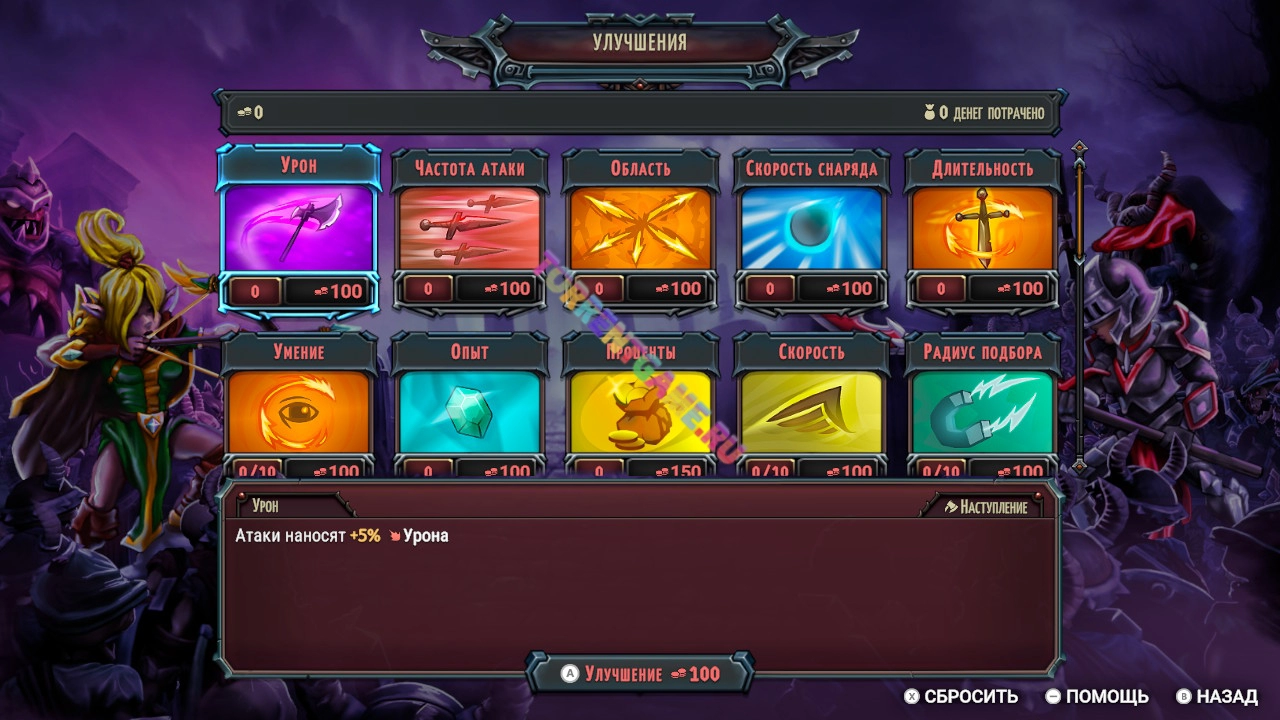1280x720 pixels.
Task: Select the Опыт experience gem upgrade
Action: pos(470,412)
